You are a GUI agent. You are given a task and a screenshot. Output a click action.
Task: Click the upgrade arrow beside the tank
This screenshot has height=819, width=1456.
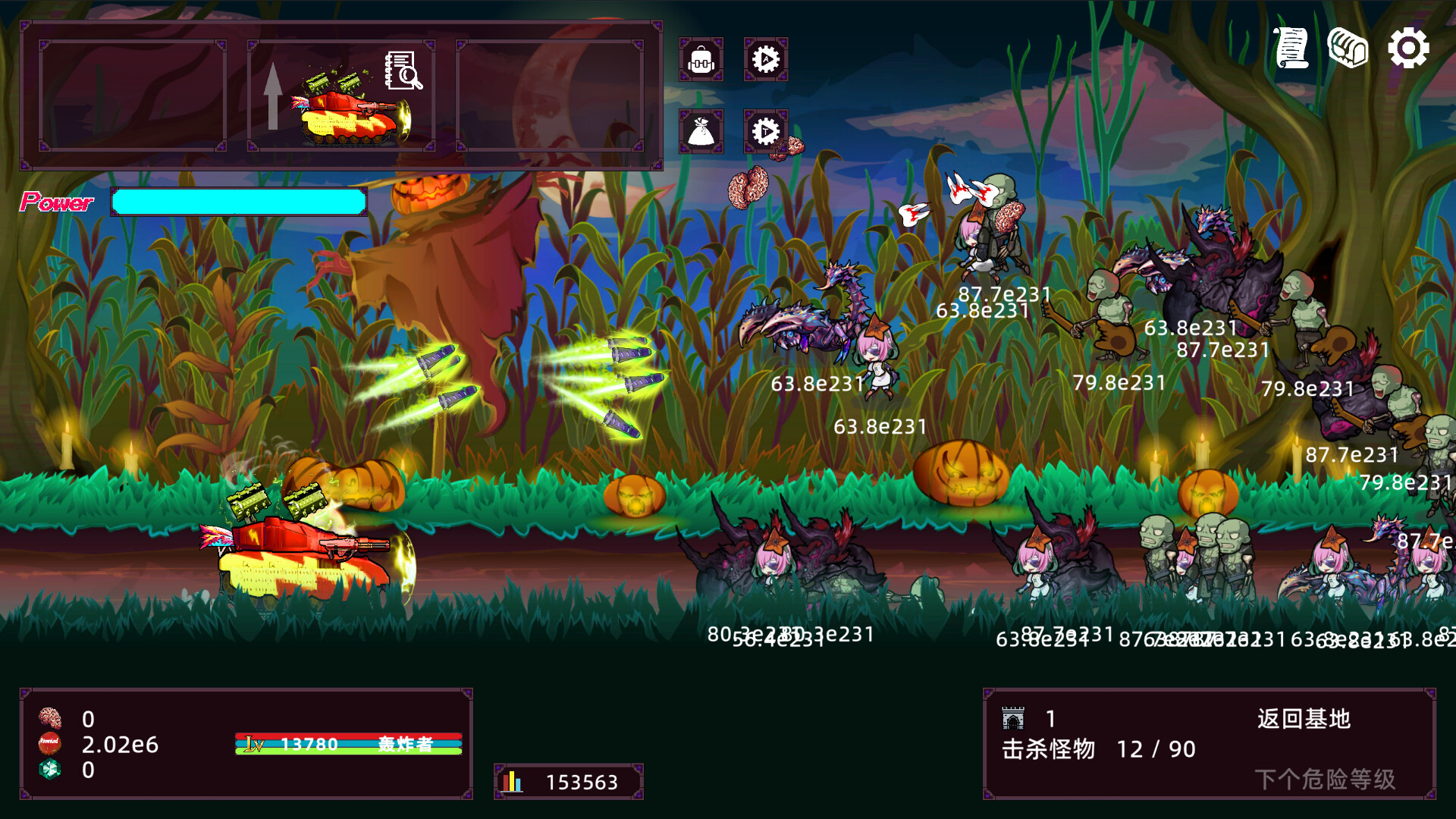pos(273,96)
